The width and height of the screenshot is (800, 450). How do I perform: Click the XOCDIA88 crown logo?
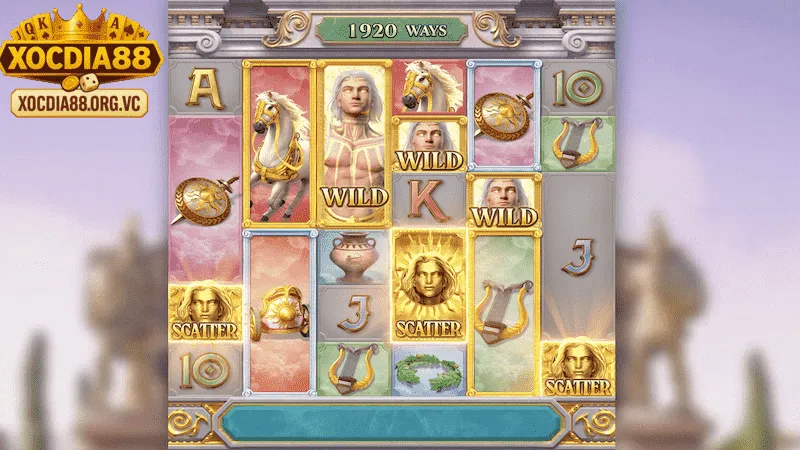click(81, 45)
